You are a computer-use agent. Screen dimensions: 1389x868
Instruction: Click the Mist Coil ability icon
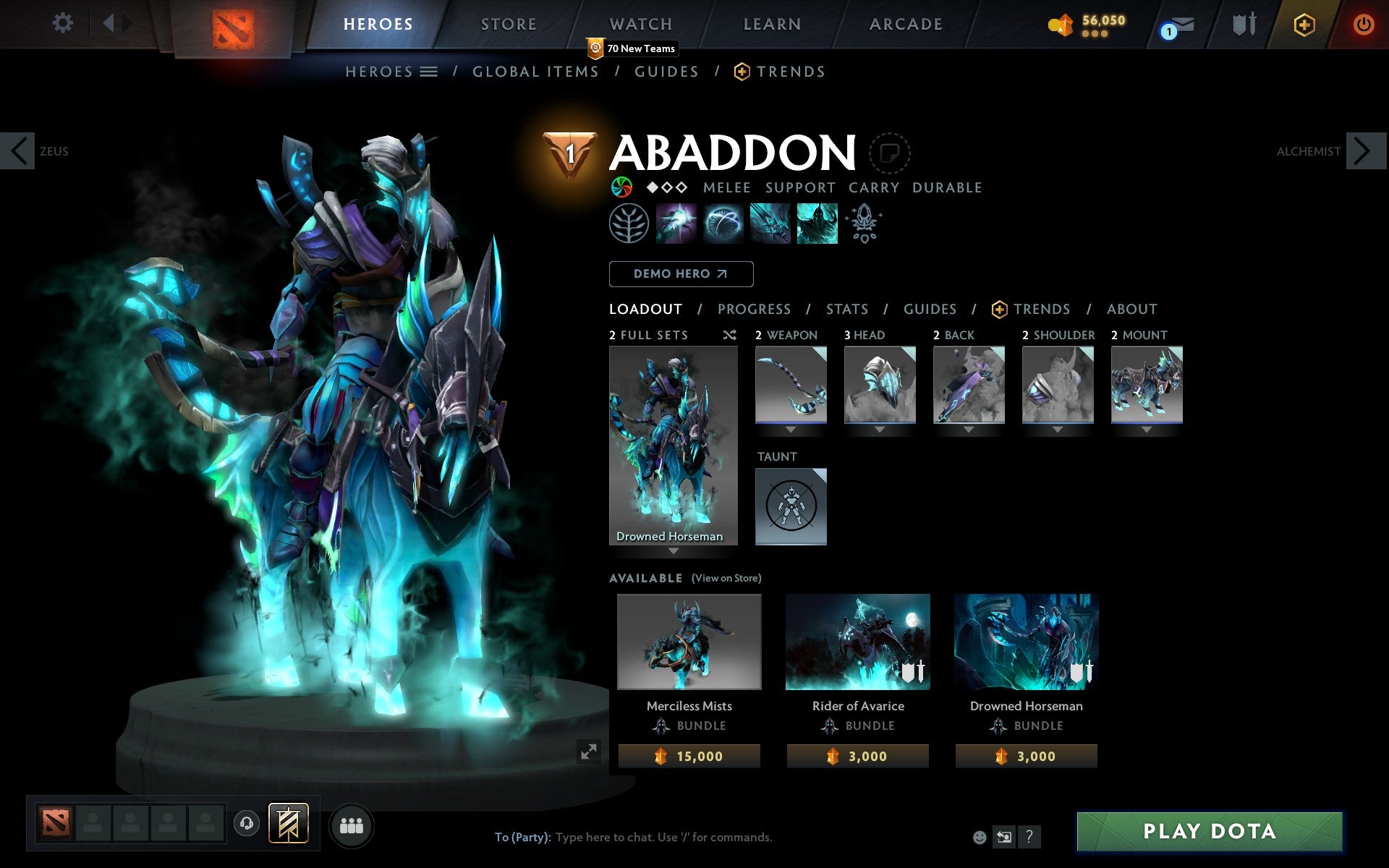676,224
